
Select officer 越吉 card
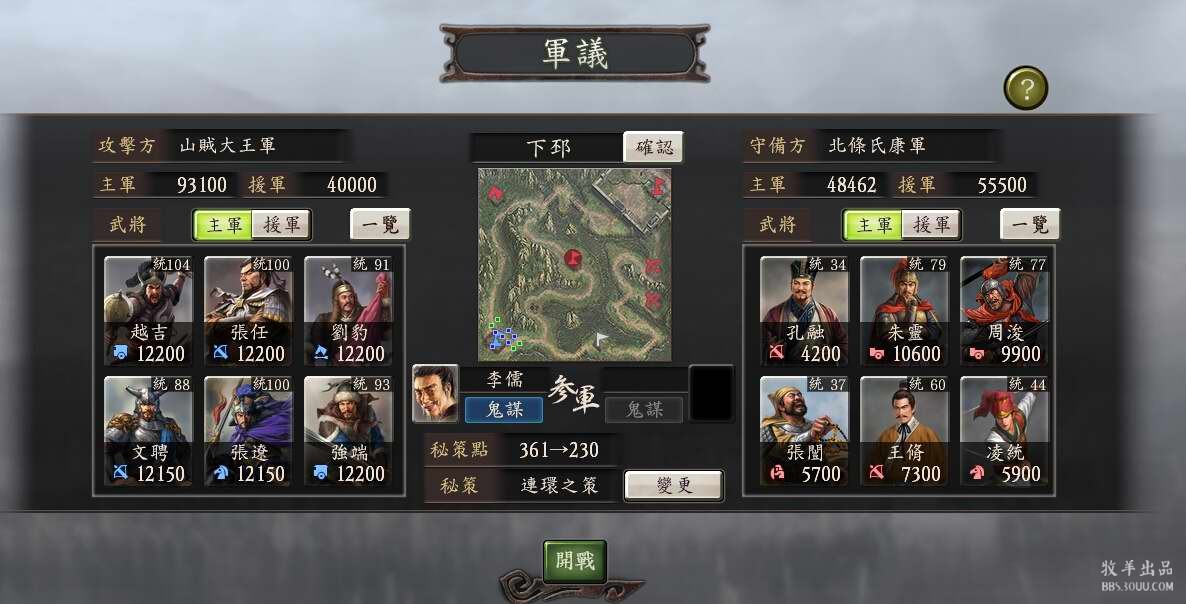pos(149,311)
